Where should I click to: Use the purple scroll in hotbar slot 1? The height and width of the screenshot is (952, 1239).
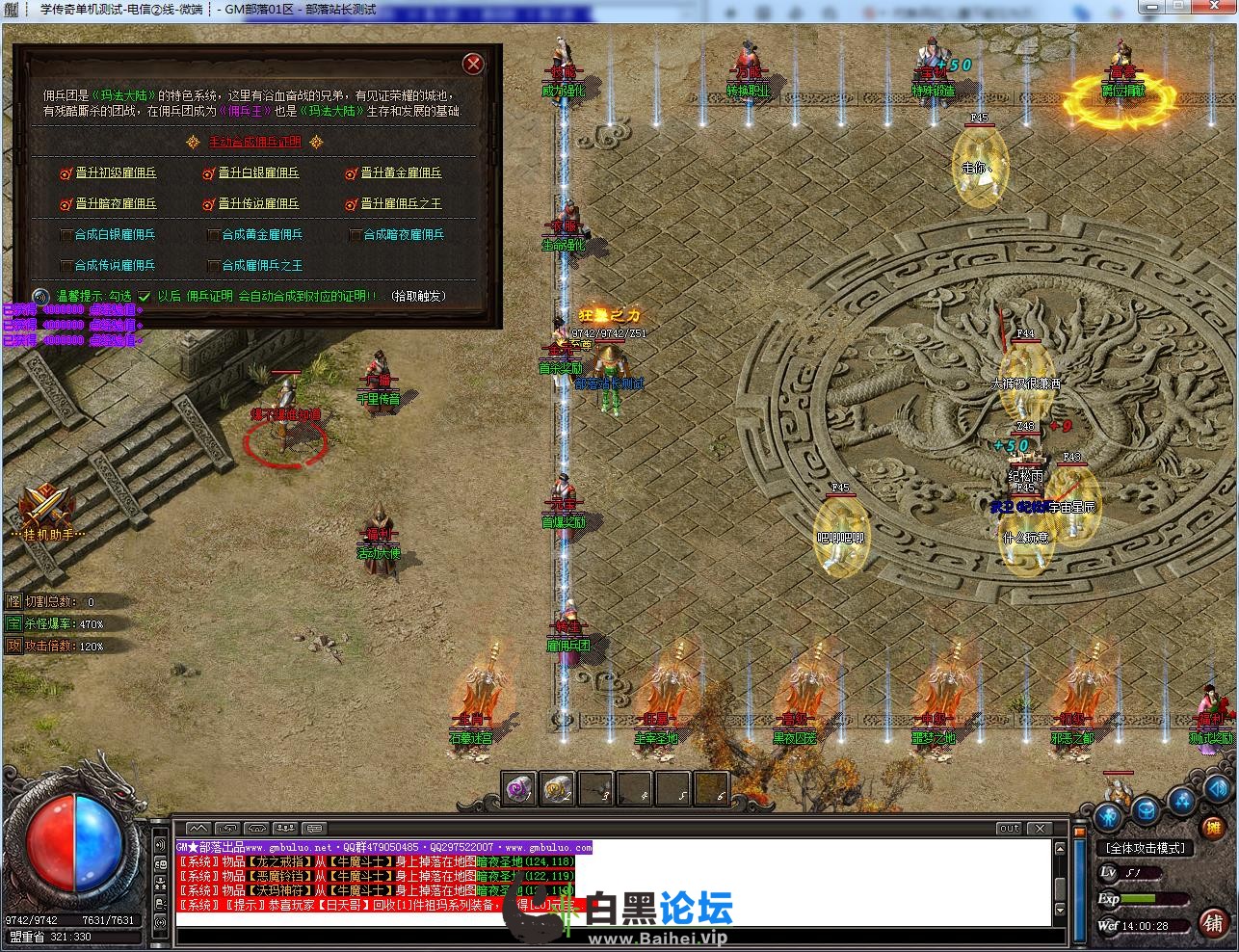point(520,789)
